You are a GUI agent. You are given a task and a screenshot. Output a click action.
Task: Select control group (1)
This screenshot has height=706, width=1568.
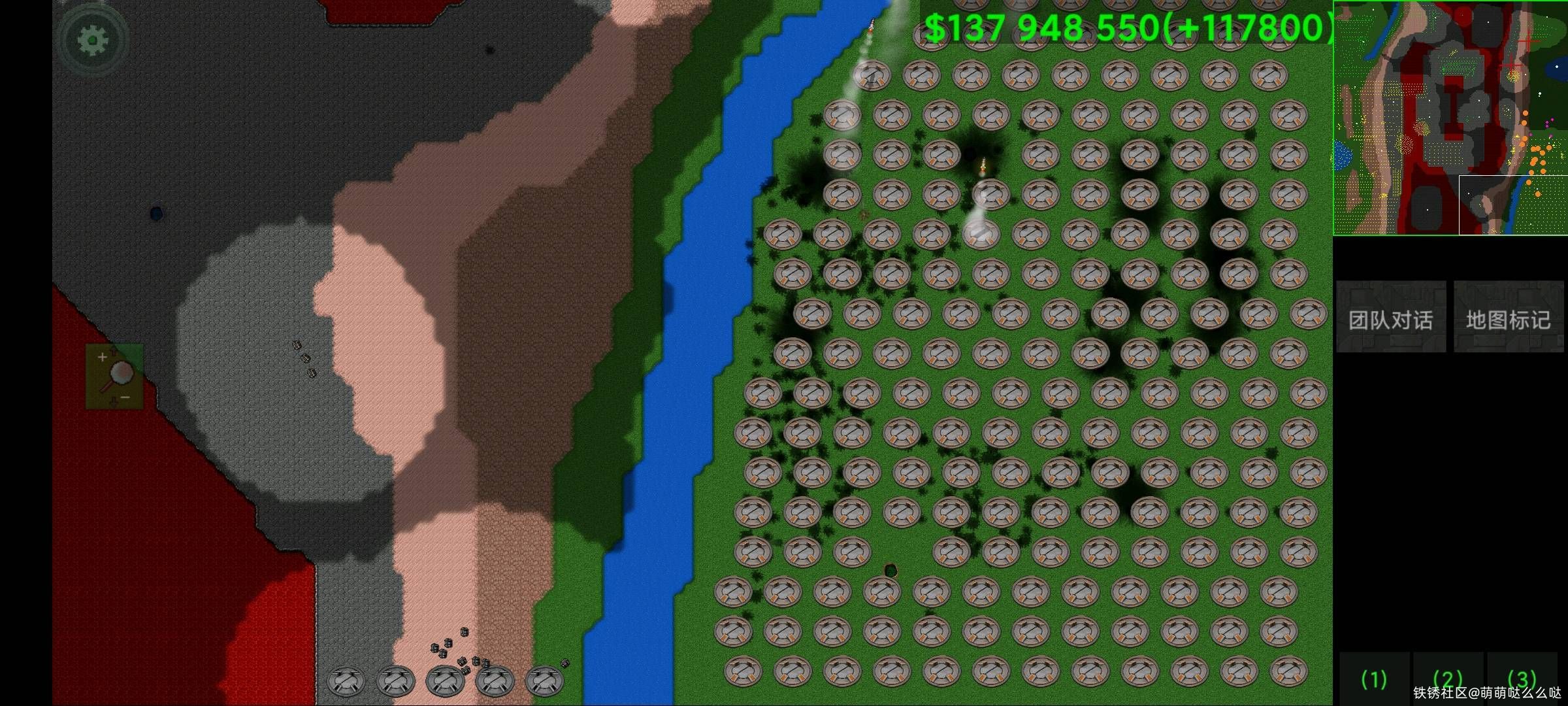(x=1373, y=680)
